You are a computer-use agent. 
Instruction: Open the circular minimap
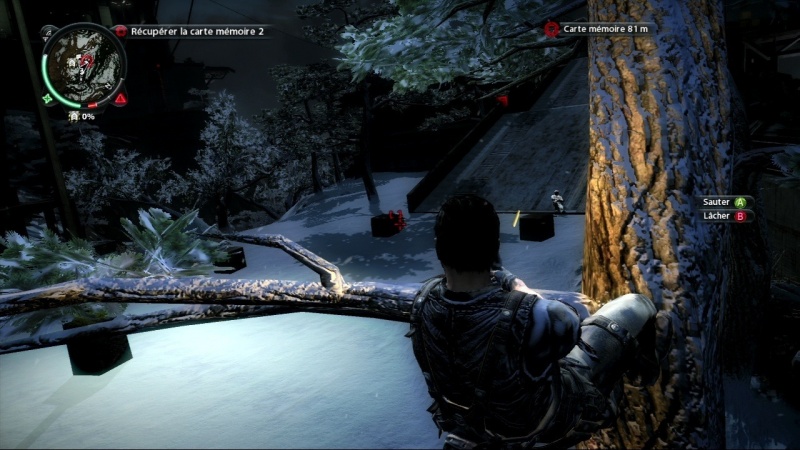(x=84, y=66)
